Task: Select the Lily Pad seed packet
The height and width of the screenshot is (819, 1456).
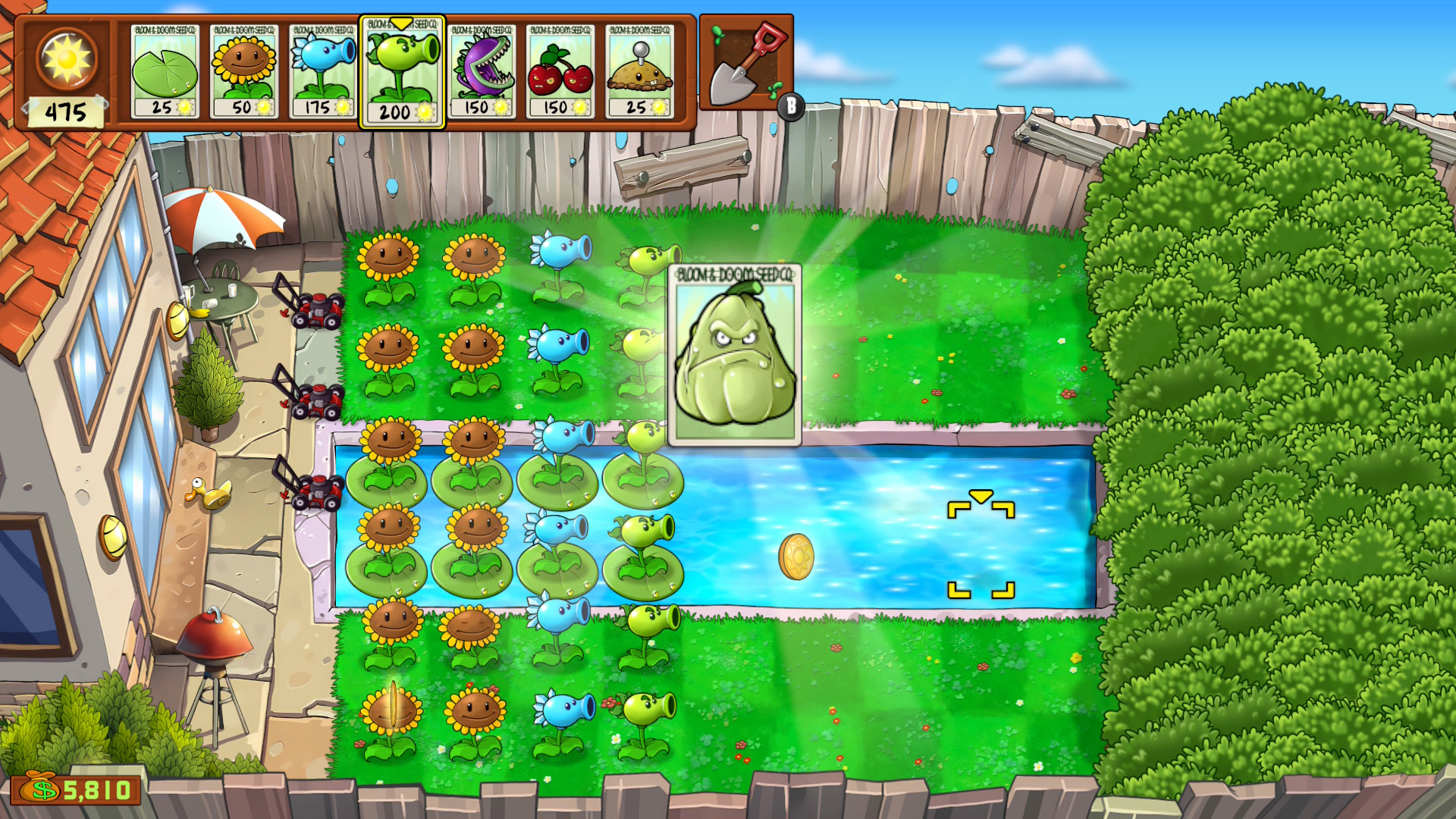Action: tap(165, 72)
